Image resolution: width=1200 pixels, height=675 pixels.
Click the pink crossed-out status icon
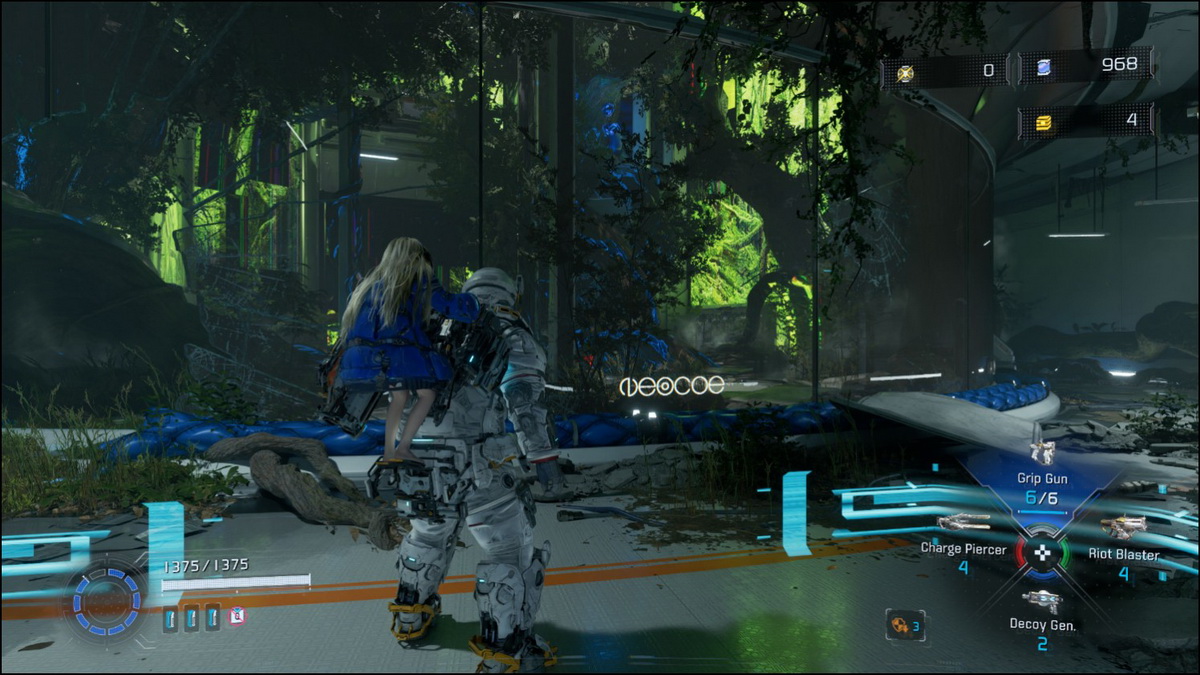(237, 616)
